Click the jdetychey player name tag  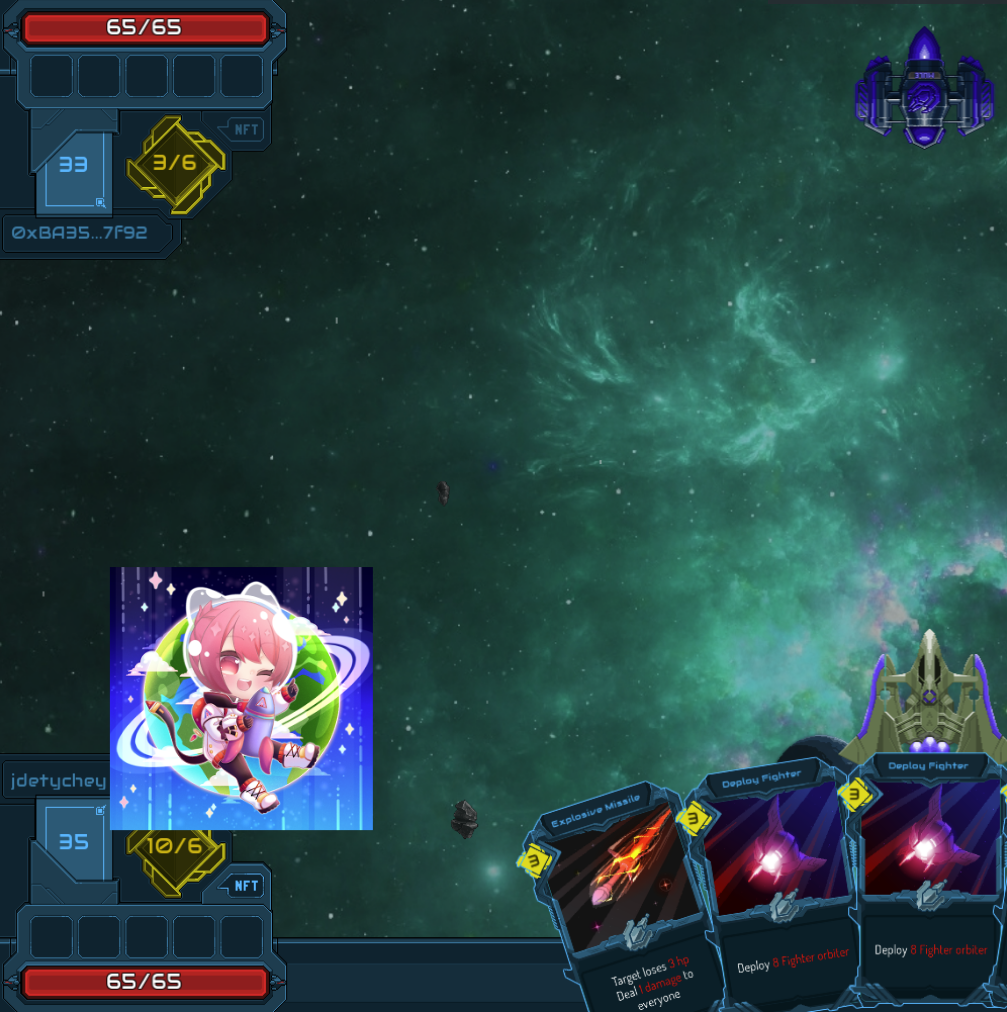(x=55, y=779)
